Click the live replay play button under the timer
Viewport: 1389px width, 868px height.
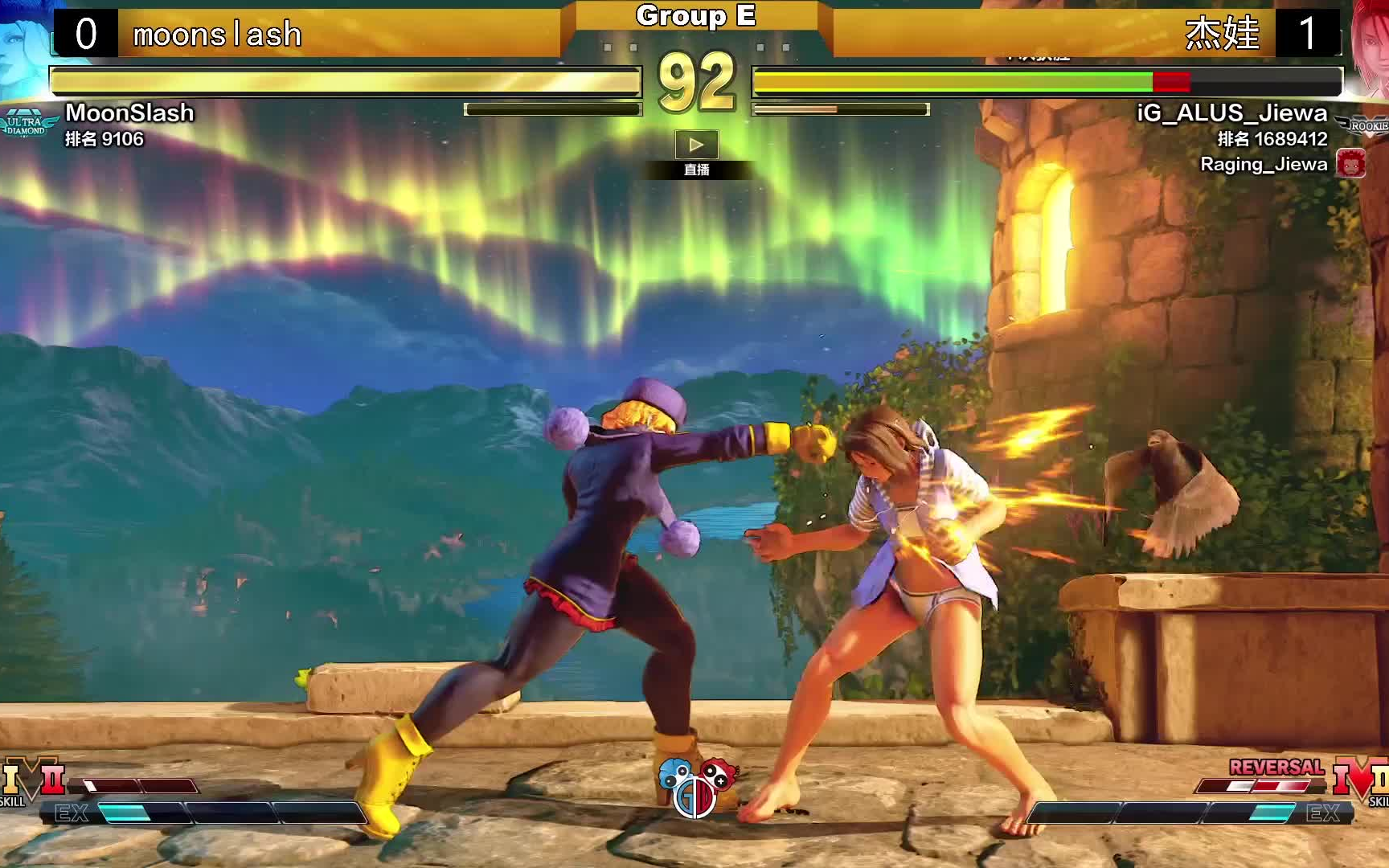coord(696,145)
